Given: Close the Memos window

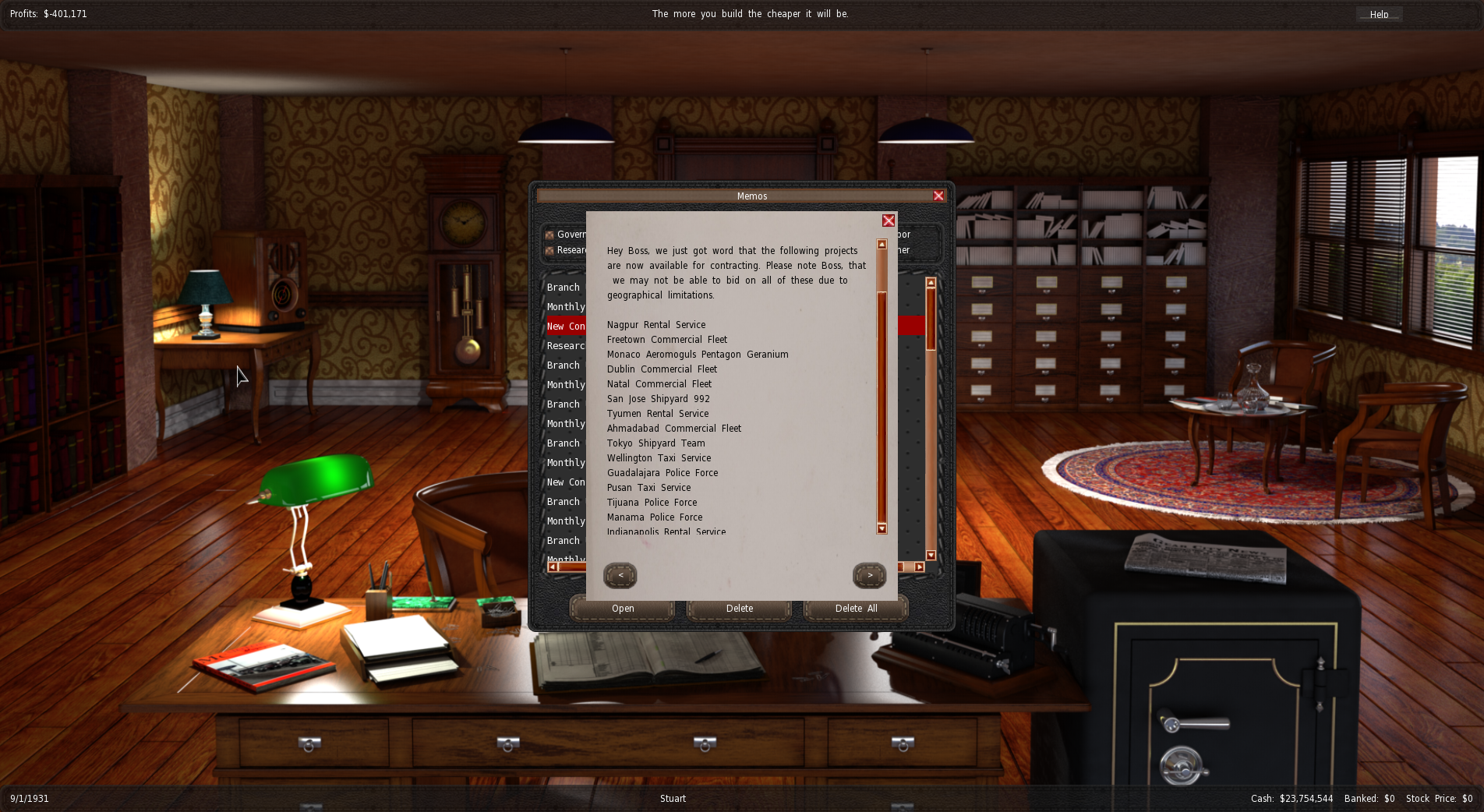Looking at the screenshot, I should [x=938, y=196].
